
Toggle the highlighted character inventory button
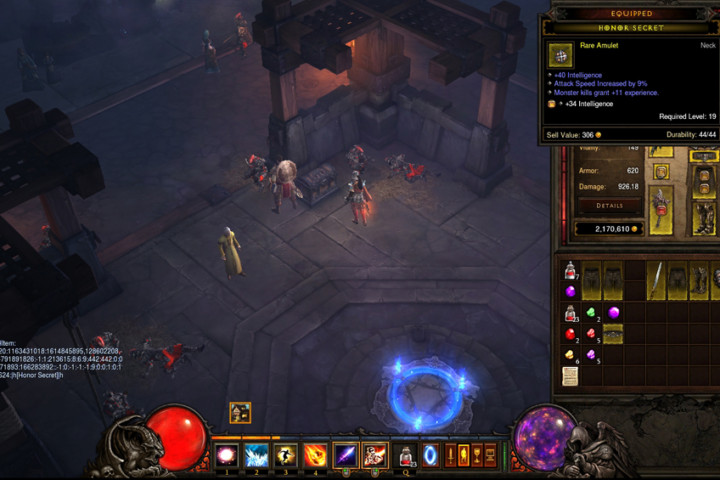coord(463,455)
